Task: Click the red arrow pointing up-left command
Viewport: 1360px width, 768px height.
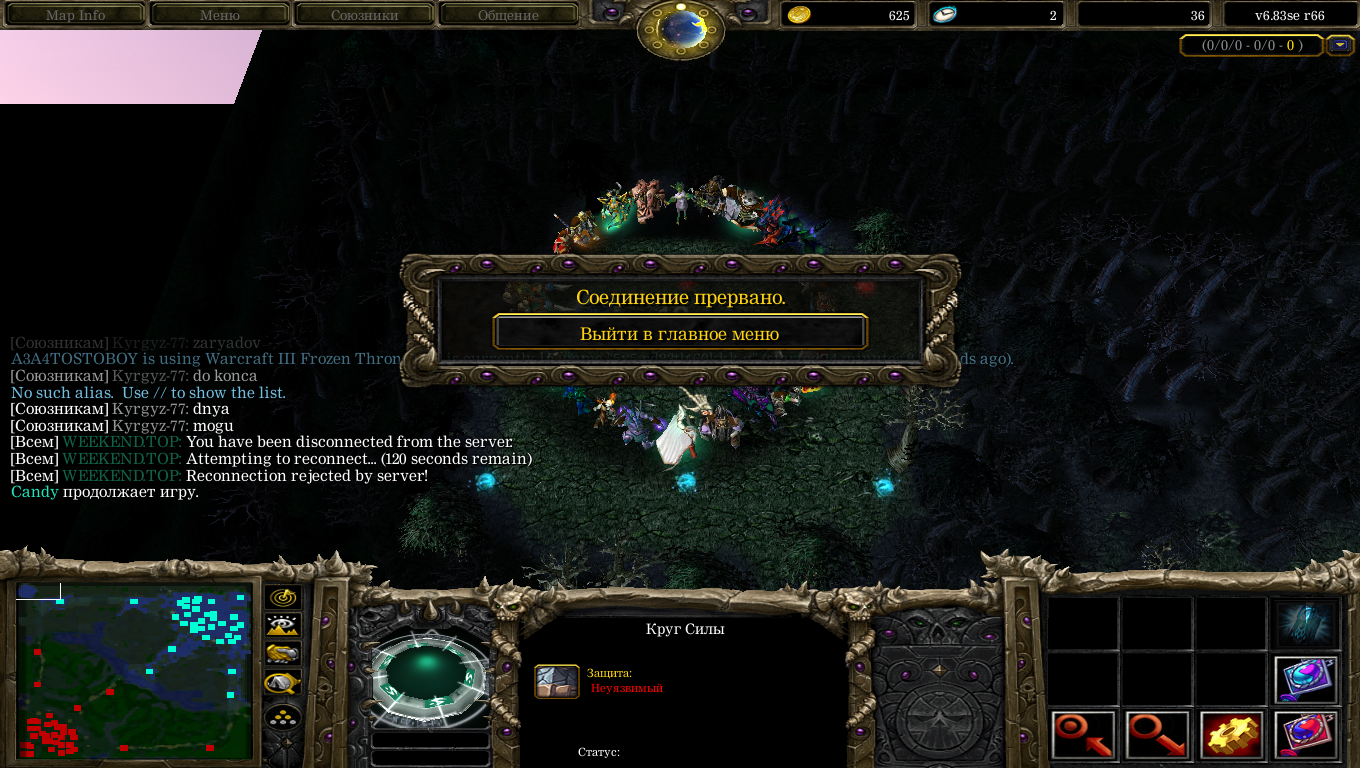Action: point(1083,735)
